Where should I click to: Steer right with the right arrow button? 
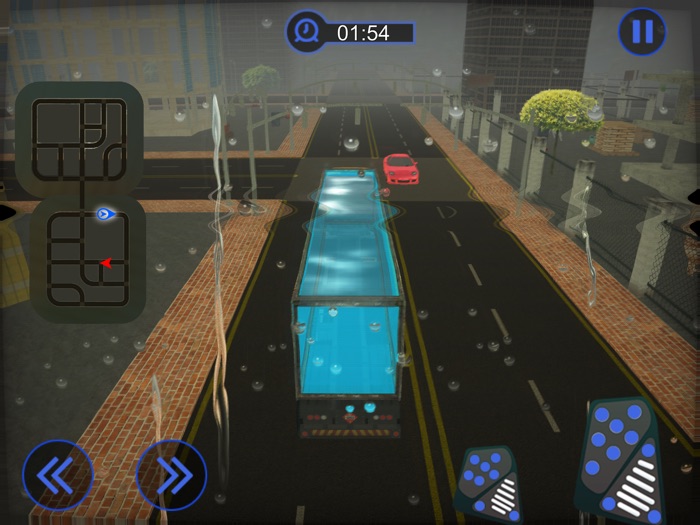(x=171, y=475)
